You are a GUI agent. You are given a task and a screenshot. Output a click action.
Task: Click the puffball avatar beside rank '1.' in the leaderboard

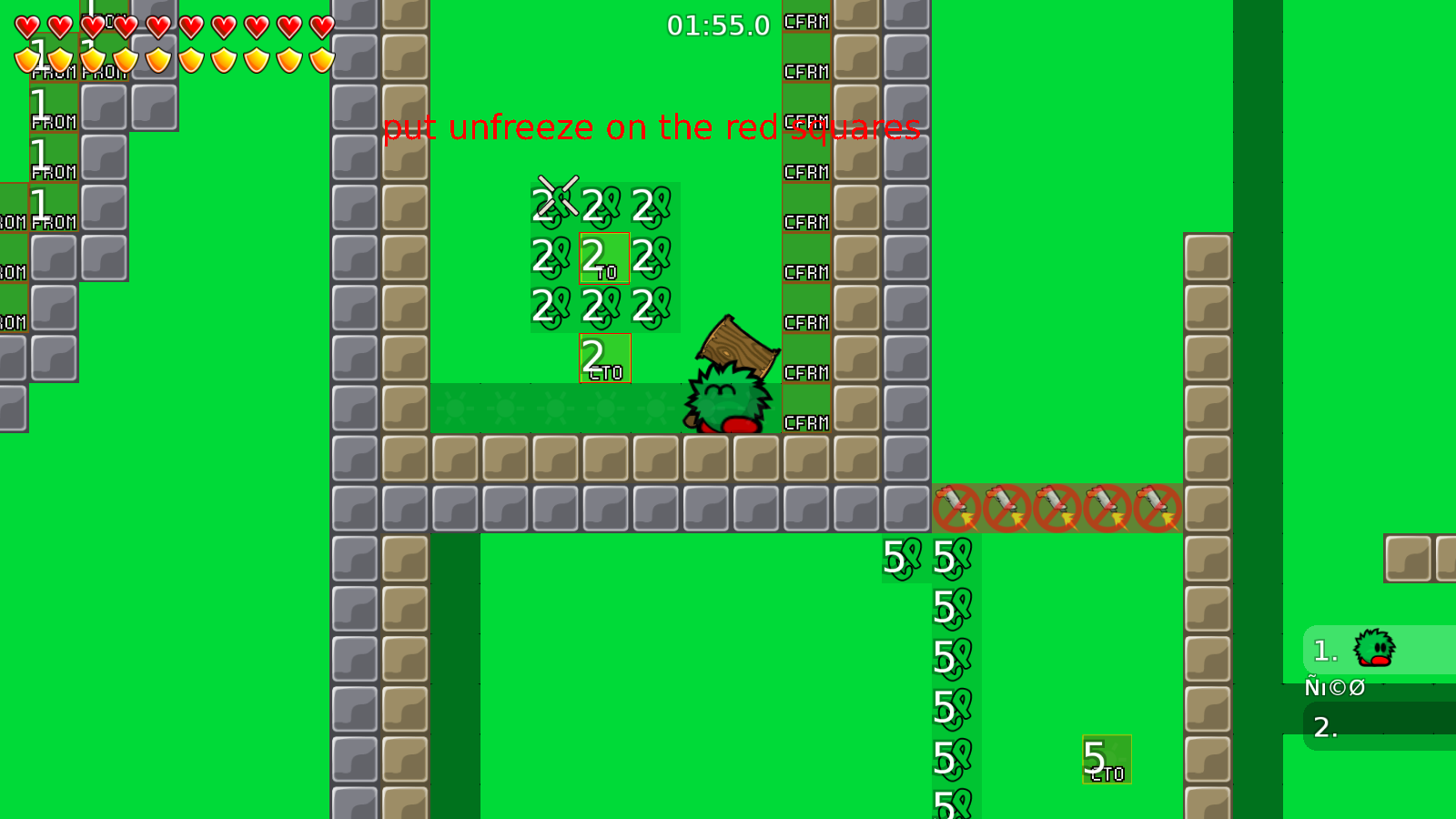click(1374, 648)
